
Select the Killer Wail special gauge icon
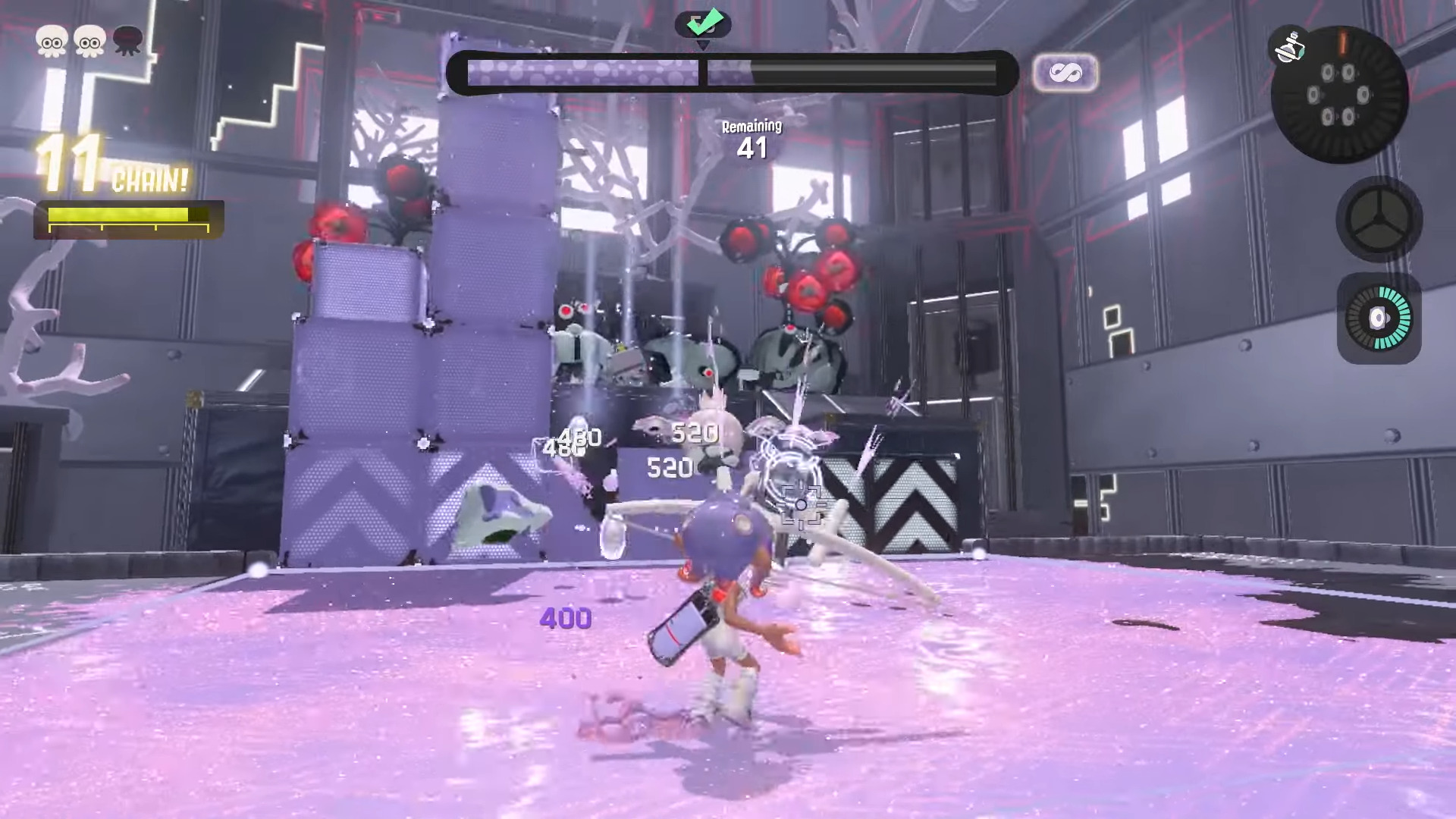tap(1379, 318)
